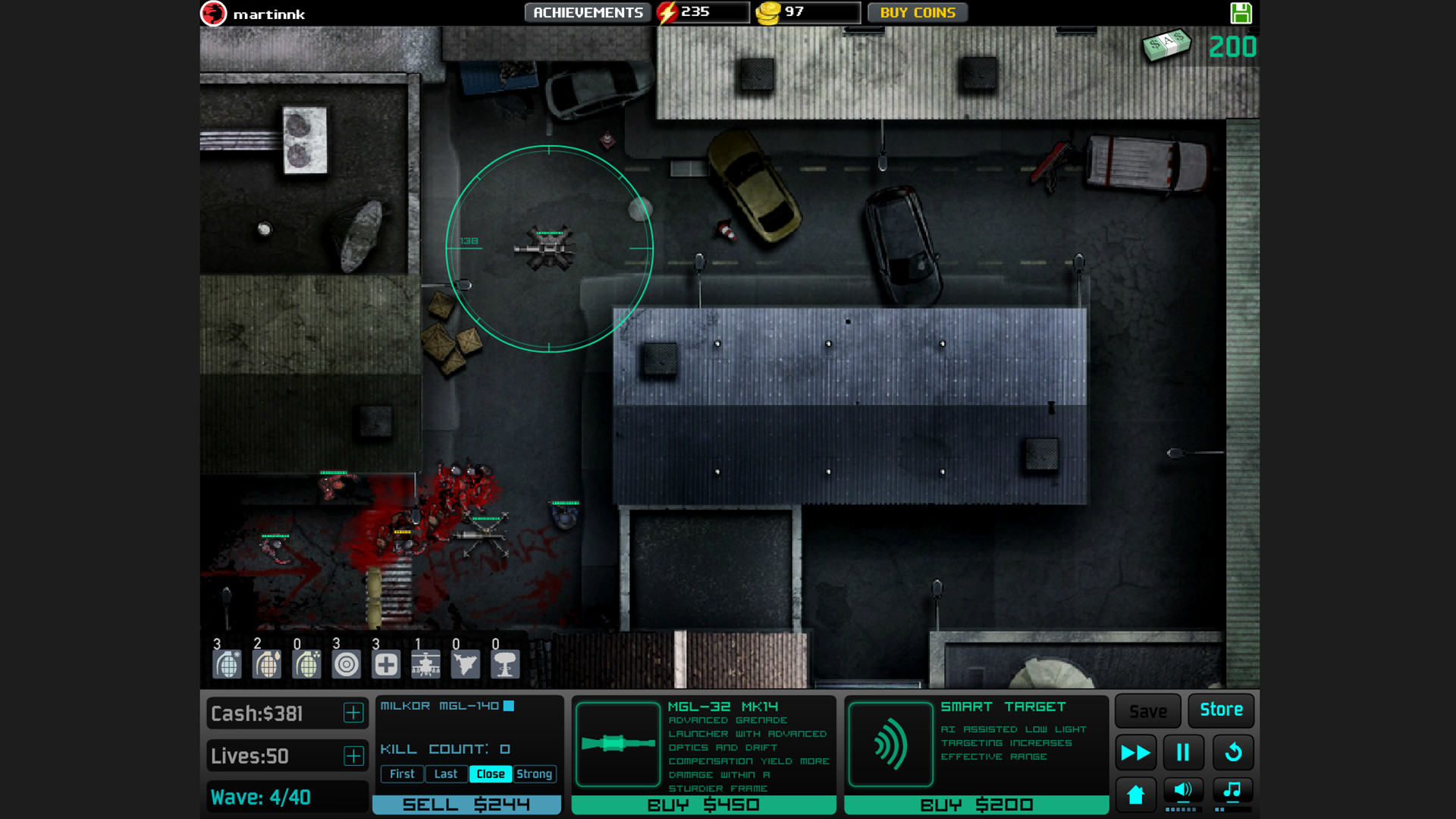
Task: Sell the Milkor MGL-140 for $244
Action: click(467, 804)
